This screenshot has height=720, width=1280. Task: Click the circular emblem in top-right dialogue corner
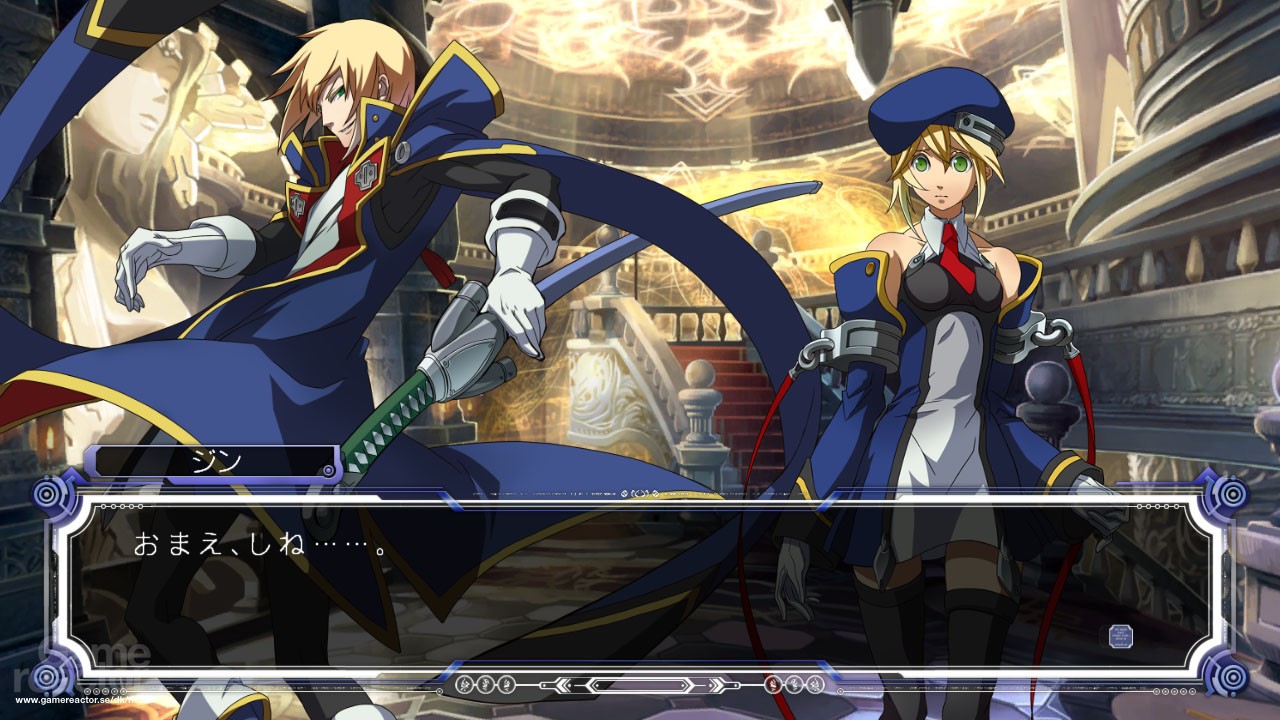pos(1233,491)
